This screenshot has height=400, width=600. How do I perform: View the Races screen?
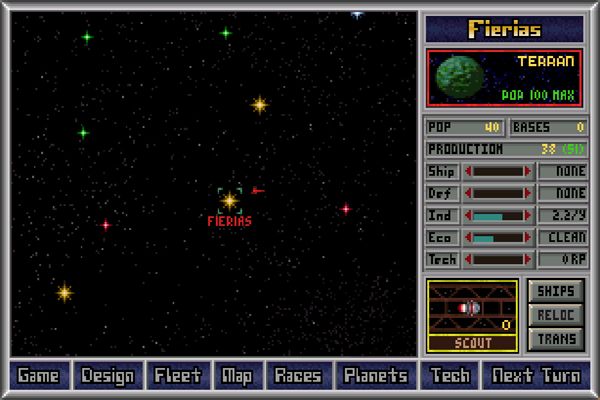[x=298, y=376]
